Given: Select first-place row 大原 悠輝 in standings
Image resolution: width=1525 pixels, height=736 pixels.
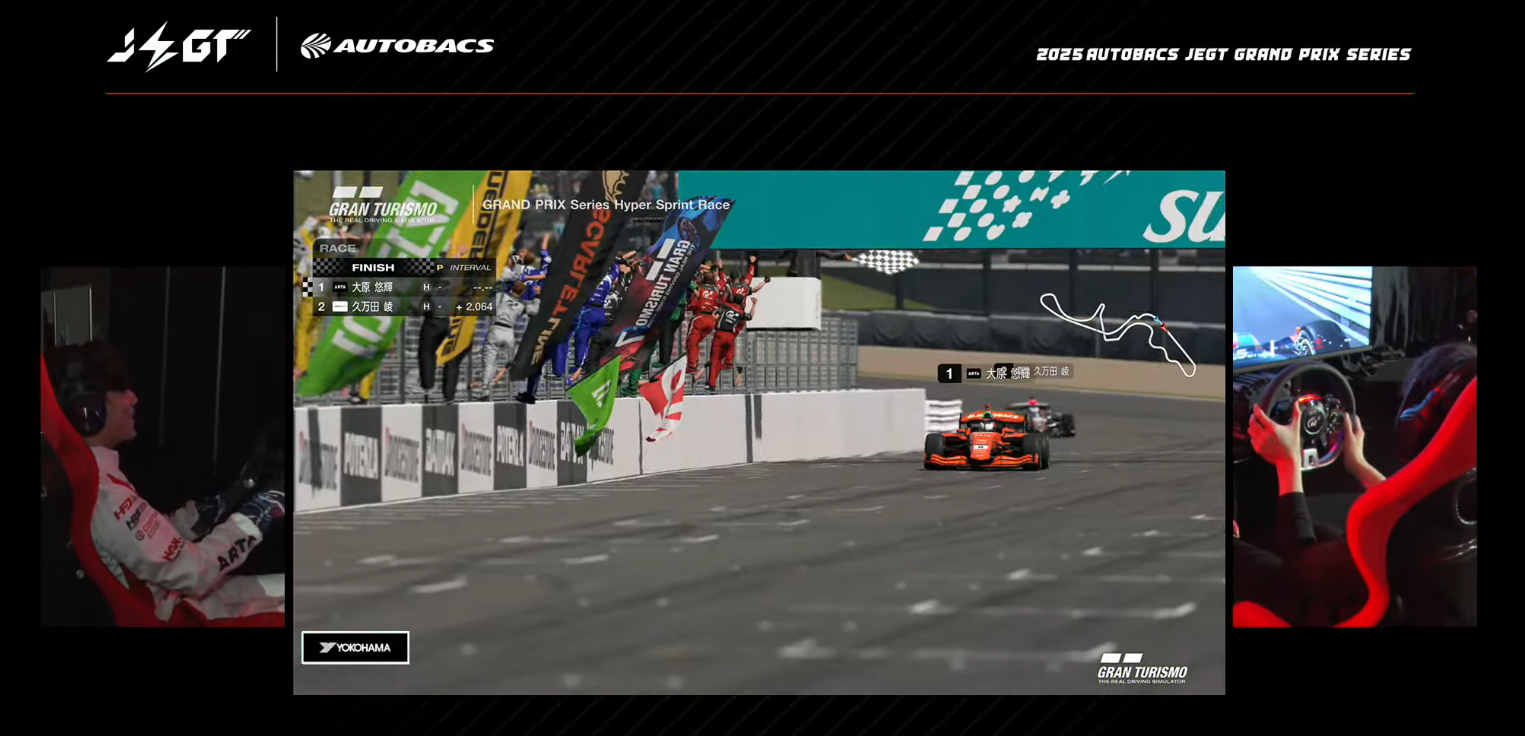Looking at the screenshot, I should point(404,287).
